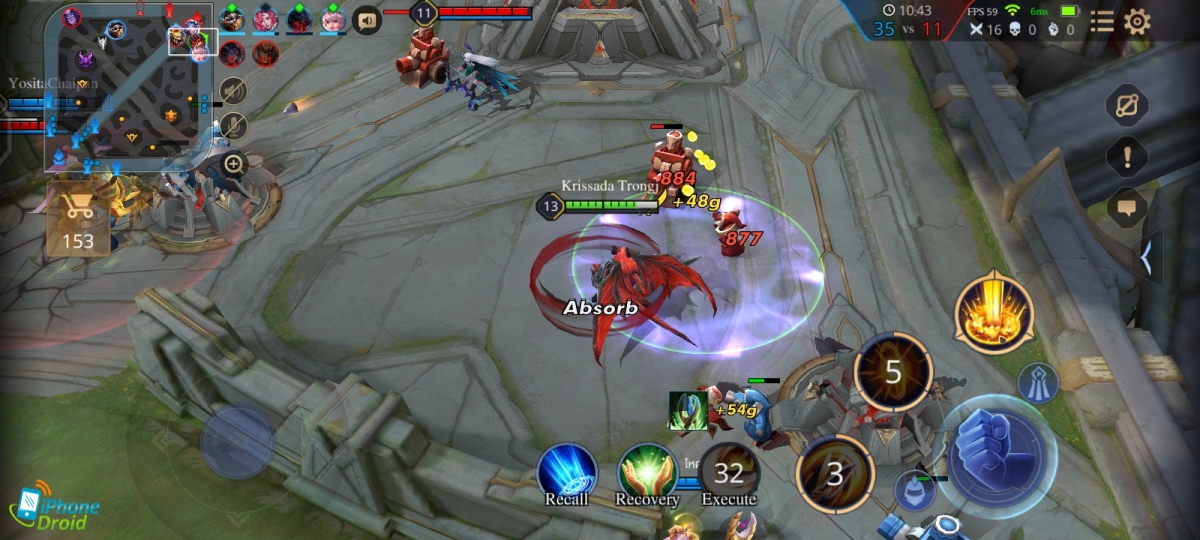Tap the diamond signal button above the alert

point(1127,104)
